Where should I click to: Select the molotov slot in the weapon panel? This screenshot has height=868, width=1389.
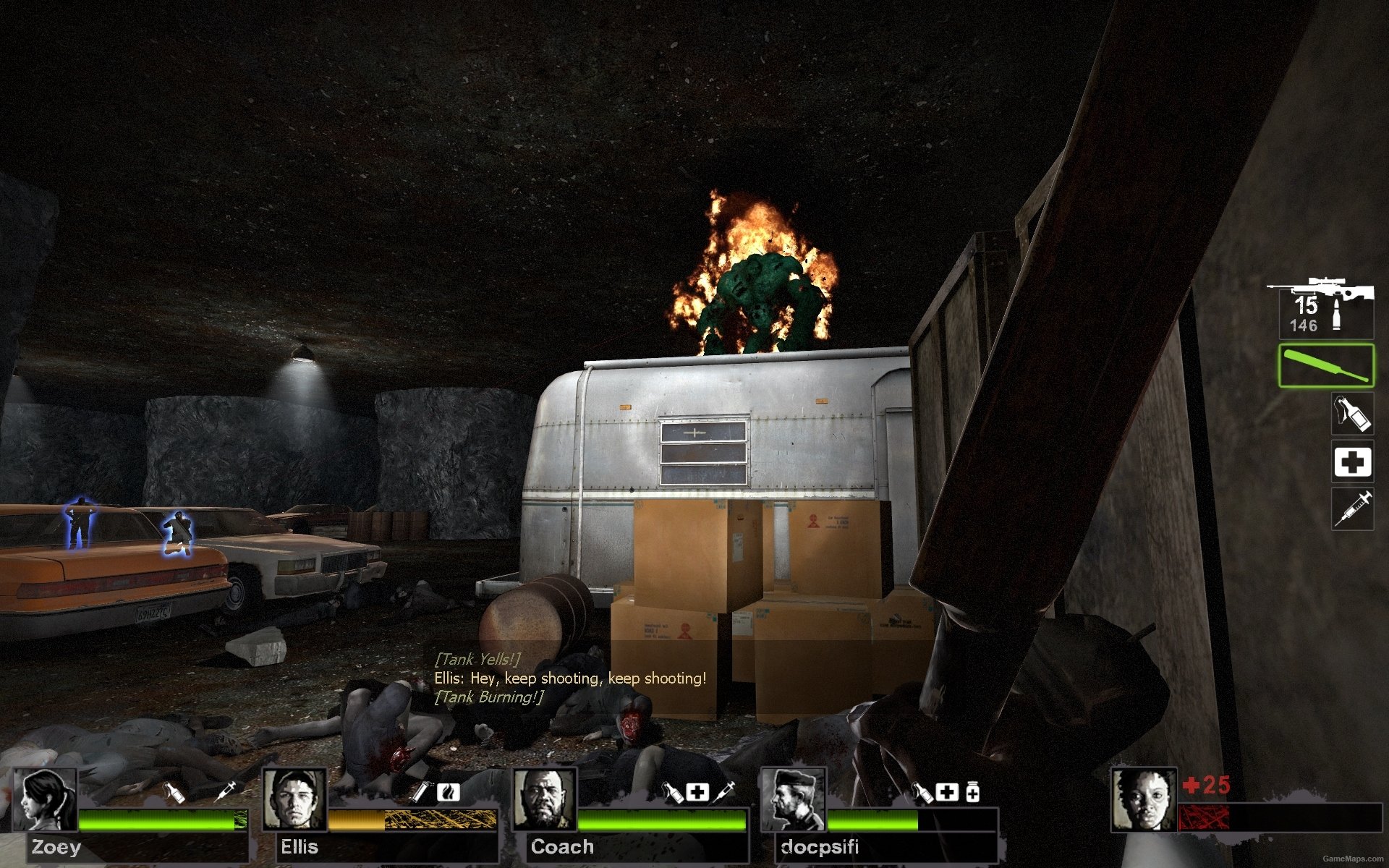(x=1352, y=414)
